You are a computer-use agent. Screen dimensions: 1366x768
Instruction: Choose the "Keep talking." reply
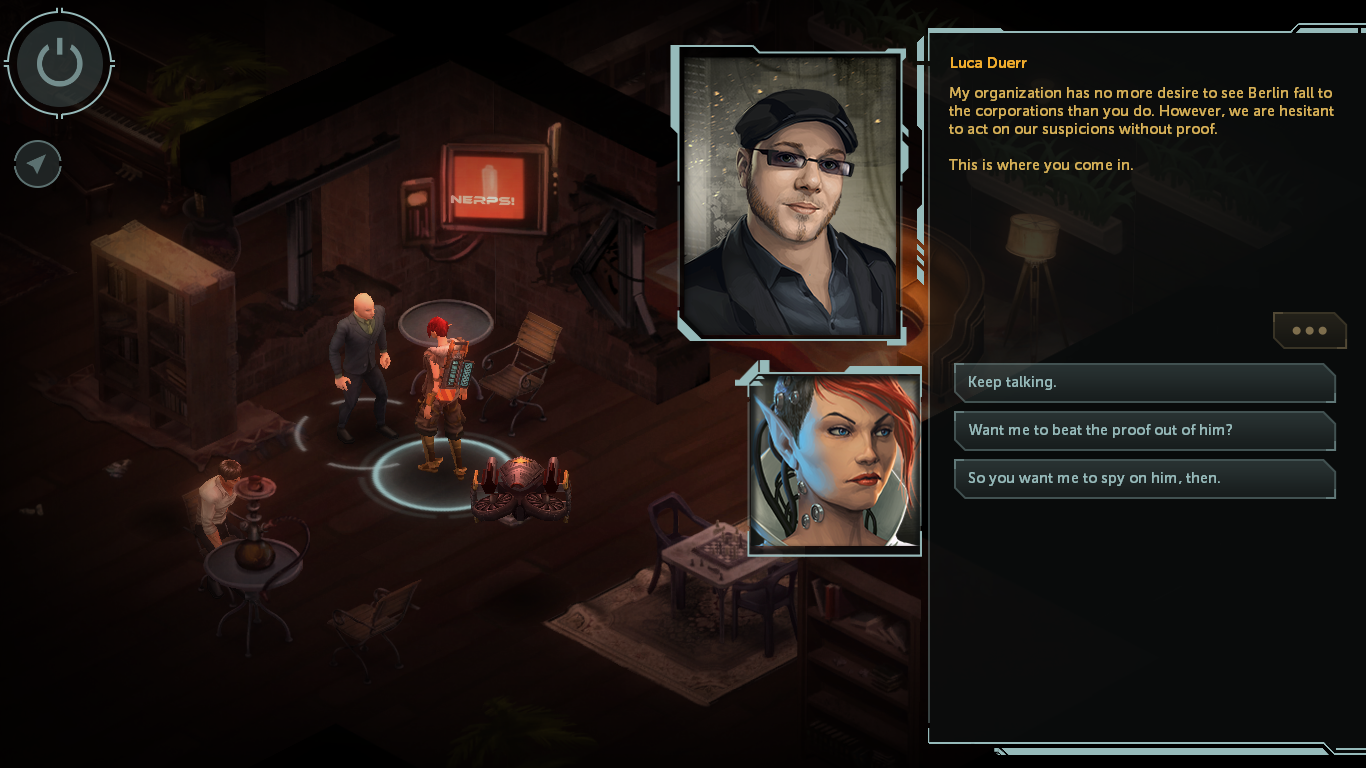(x=1144, y=382)
